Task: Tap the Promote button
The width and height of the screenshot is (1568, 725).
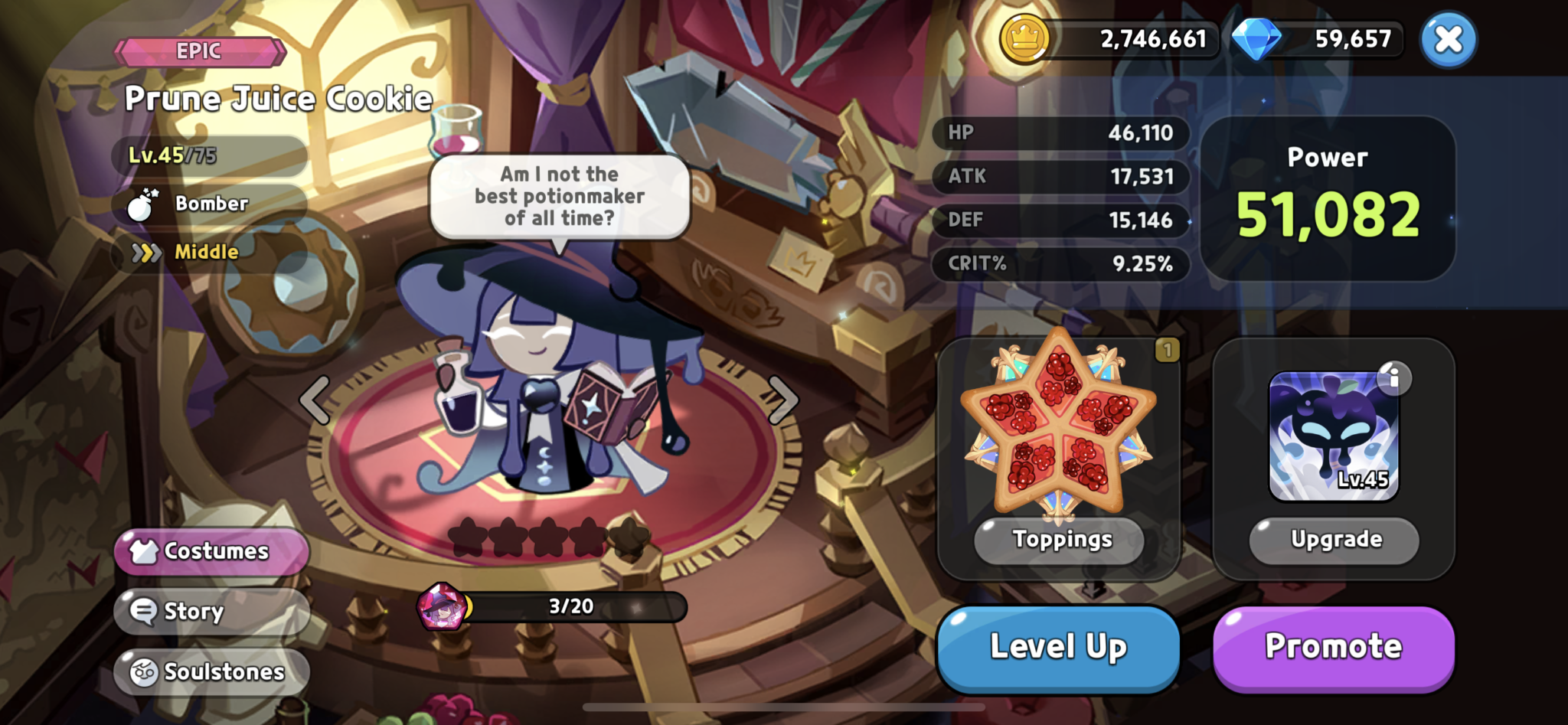Action: (1333, 646)
